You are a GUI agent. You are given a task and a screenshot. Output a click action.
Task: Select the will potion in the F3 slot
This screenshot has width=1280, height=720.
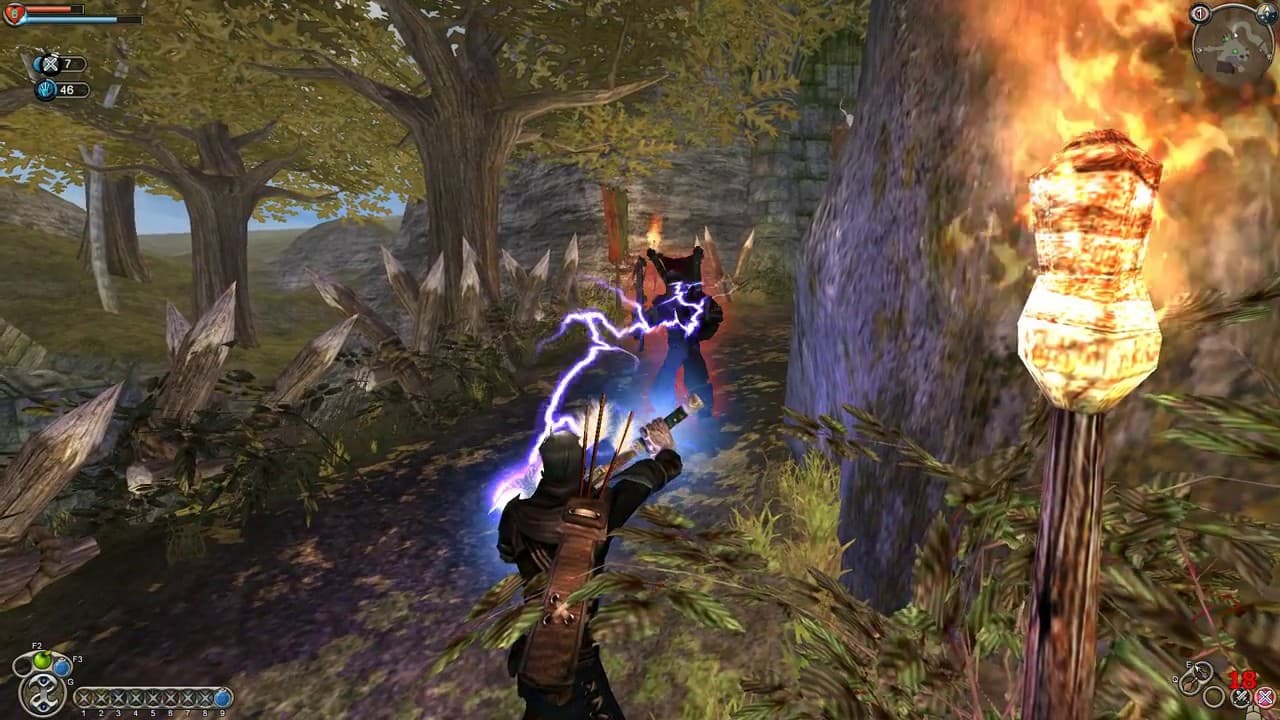61,665
